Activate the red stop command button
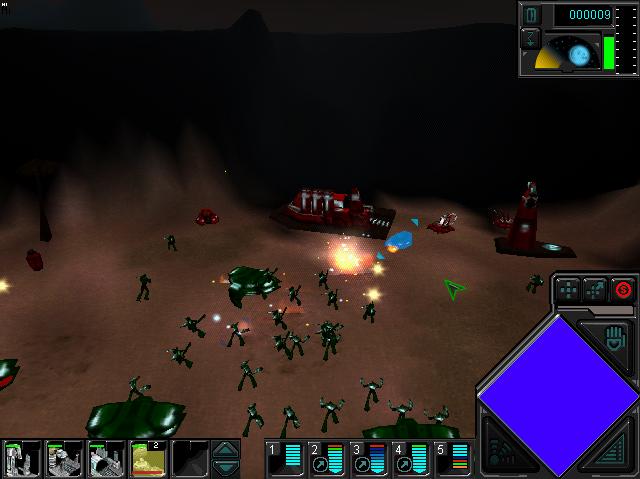The image size is (640, 479). coord(624,290)
